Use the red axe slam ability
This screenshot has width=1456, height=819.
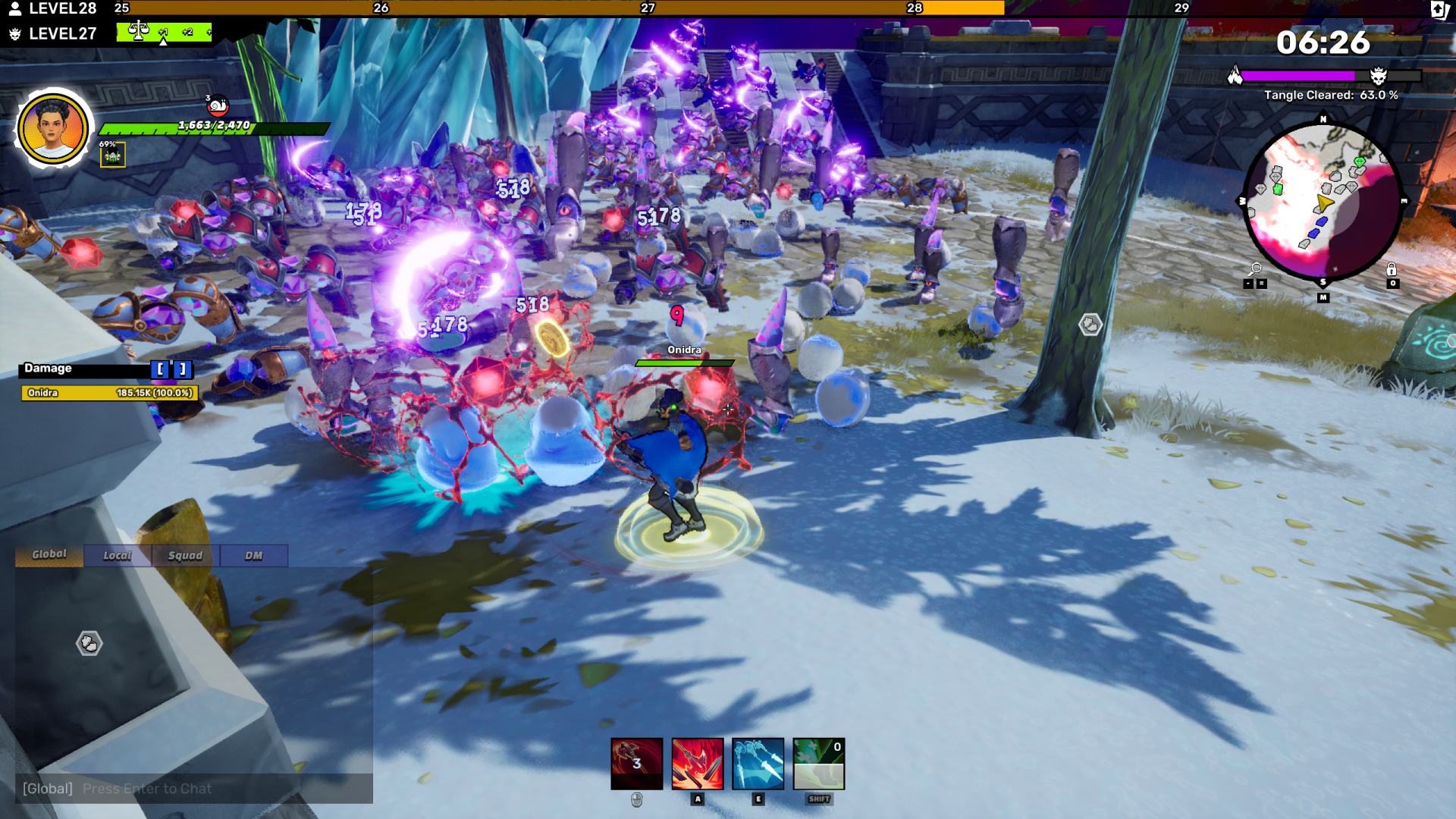[x=697, y=764]
